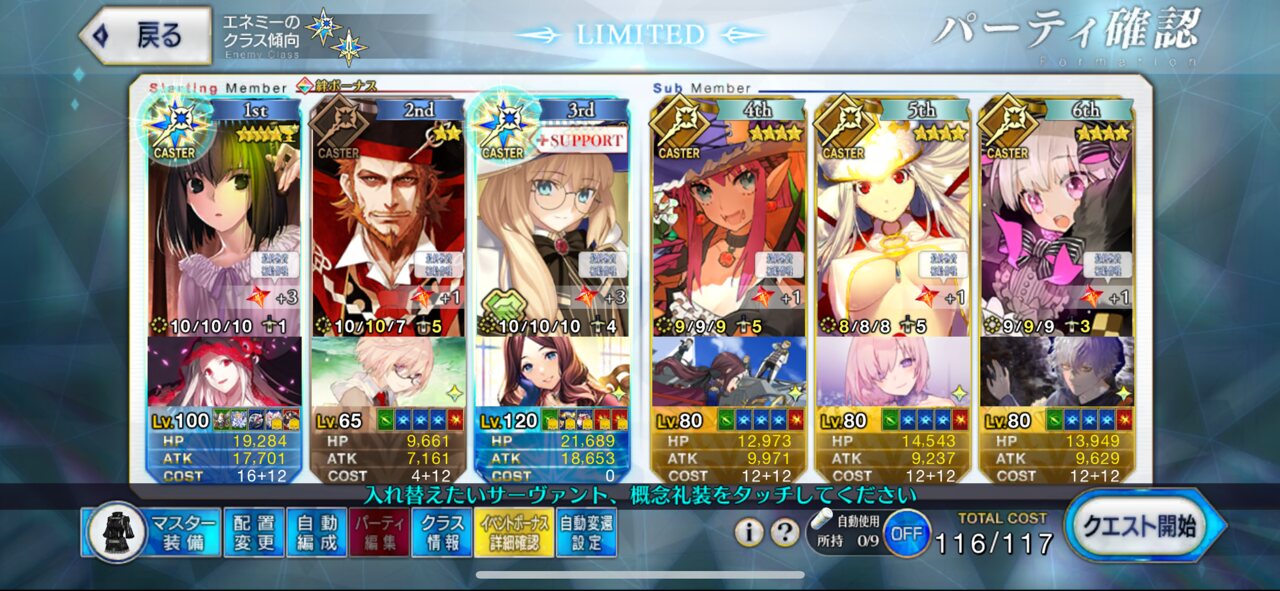Select the 5th slot white-haired Caster
Screen dimensions: 1280x591
[x=892, y=230]
